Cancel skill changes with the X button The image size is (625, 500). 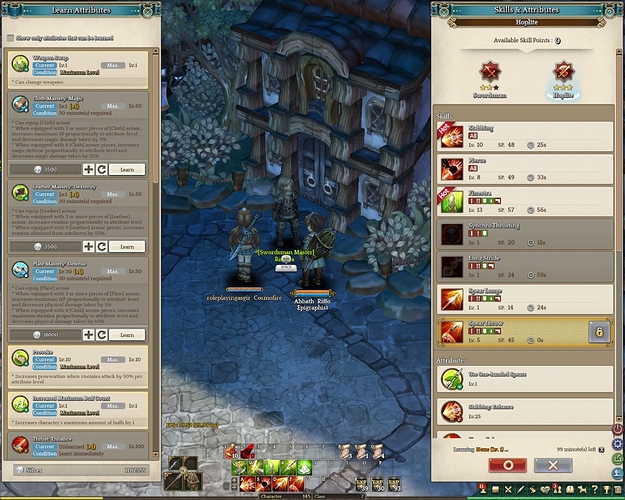click(x=552, y=465)
